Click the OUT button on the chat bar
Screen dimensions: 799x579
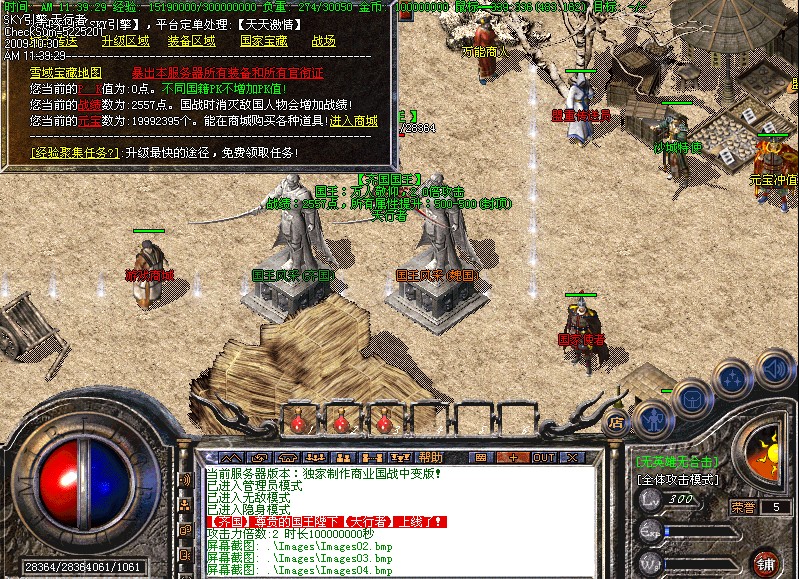coord(543,457)
